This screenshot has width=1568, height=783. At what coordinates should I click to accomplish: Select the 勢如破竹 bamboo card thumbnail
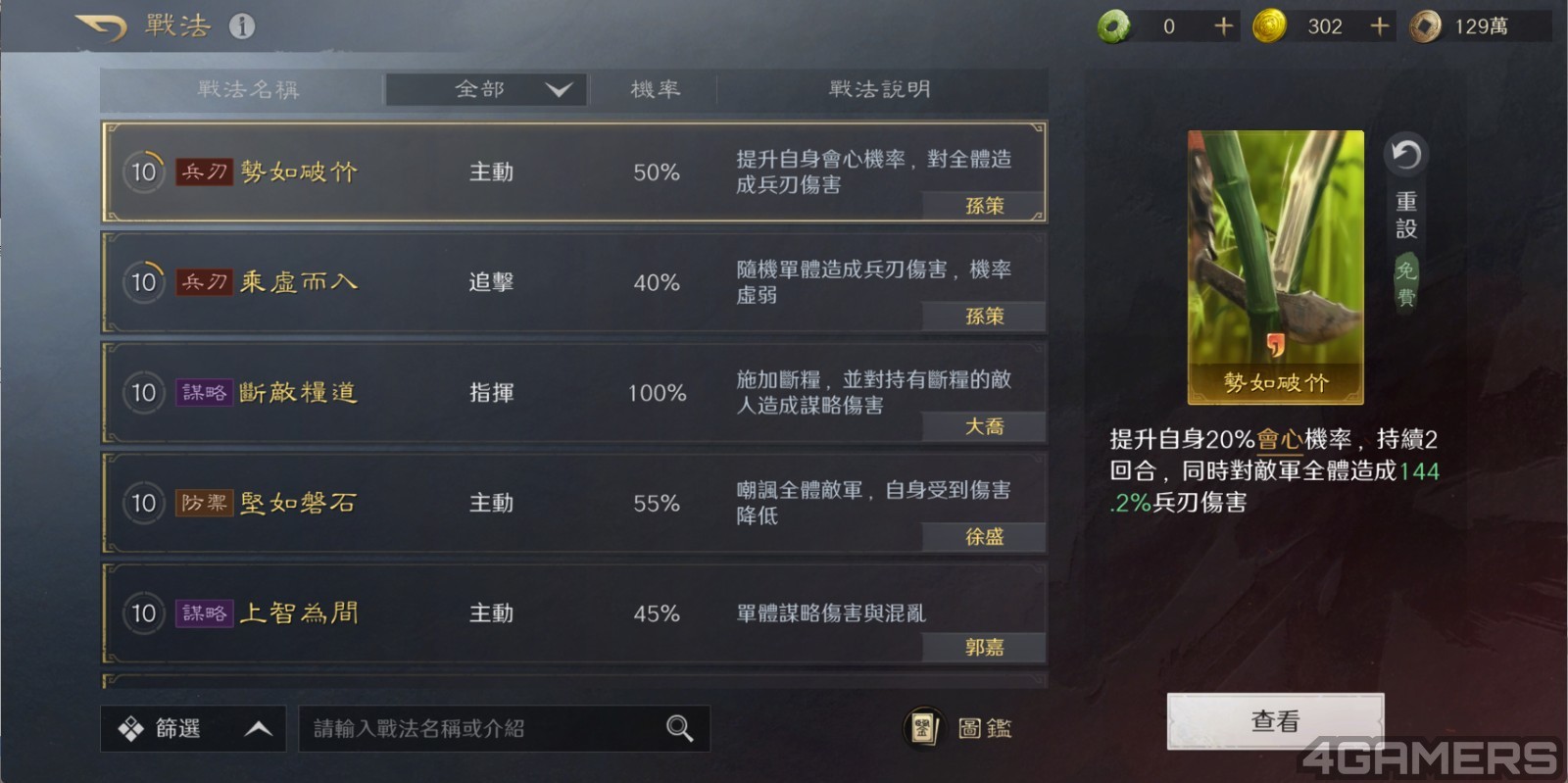click(x=1275, y=267)
